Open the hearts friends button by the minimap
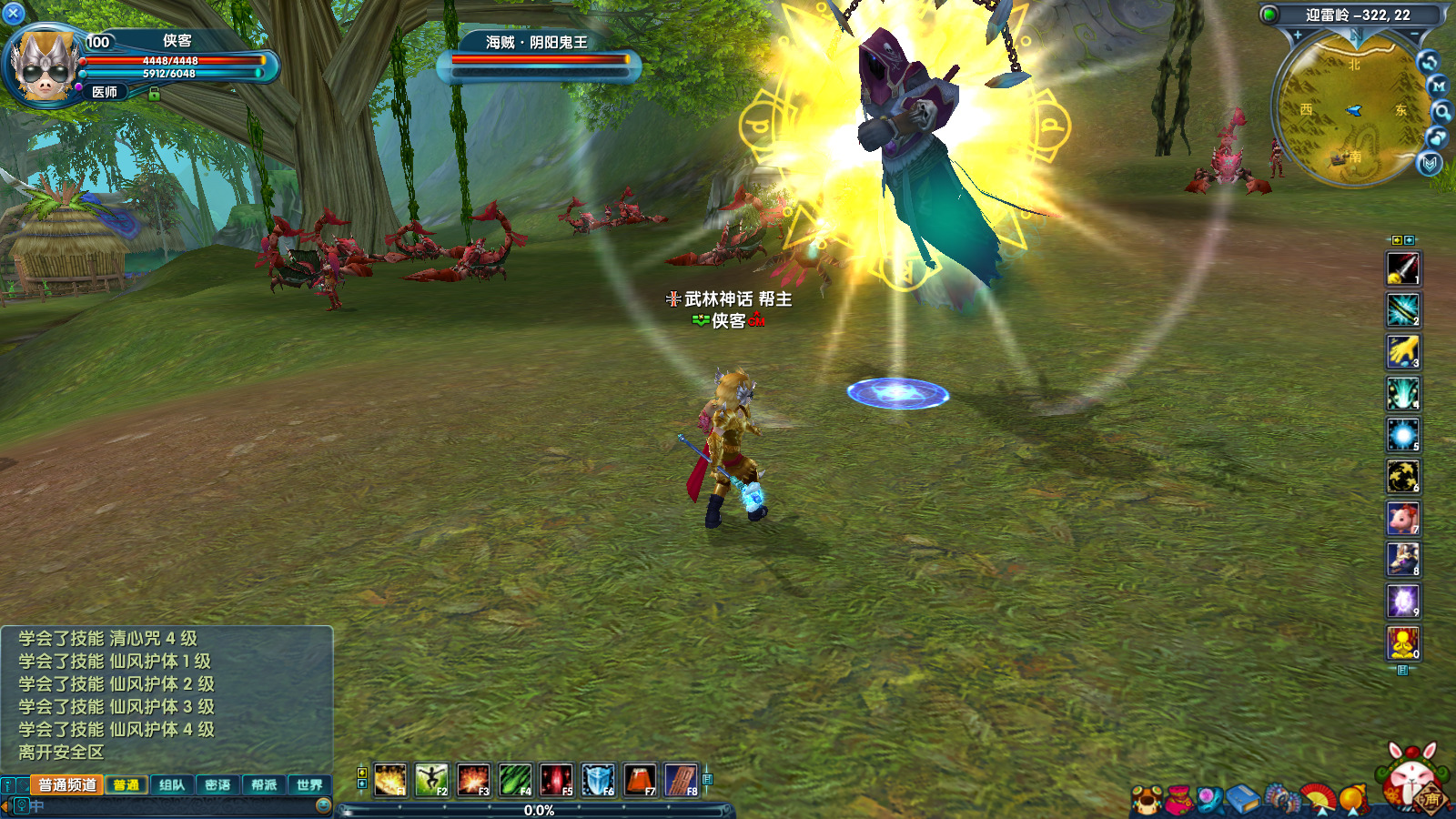This screenshot has width=1456, height=819. coord(1437,137)
